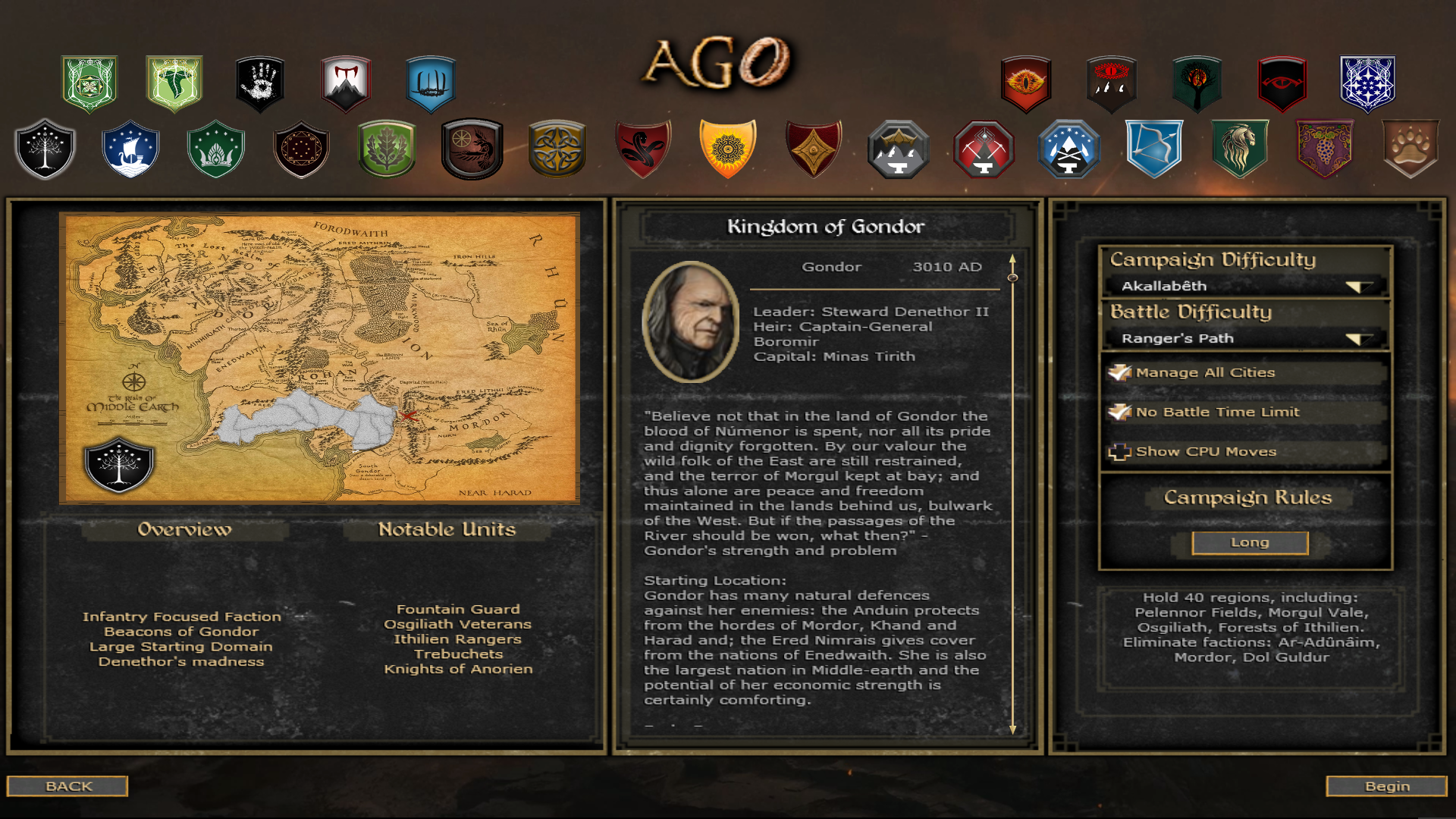Click the scroll down arrow in description
The width and height of the screenshot is (1456, 819).
coord(1012,730)
